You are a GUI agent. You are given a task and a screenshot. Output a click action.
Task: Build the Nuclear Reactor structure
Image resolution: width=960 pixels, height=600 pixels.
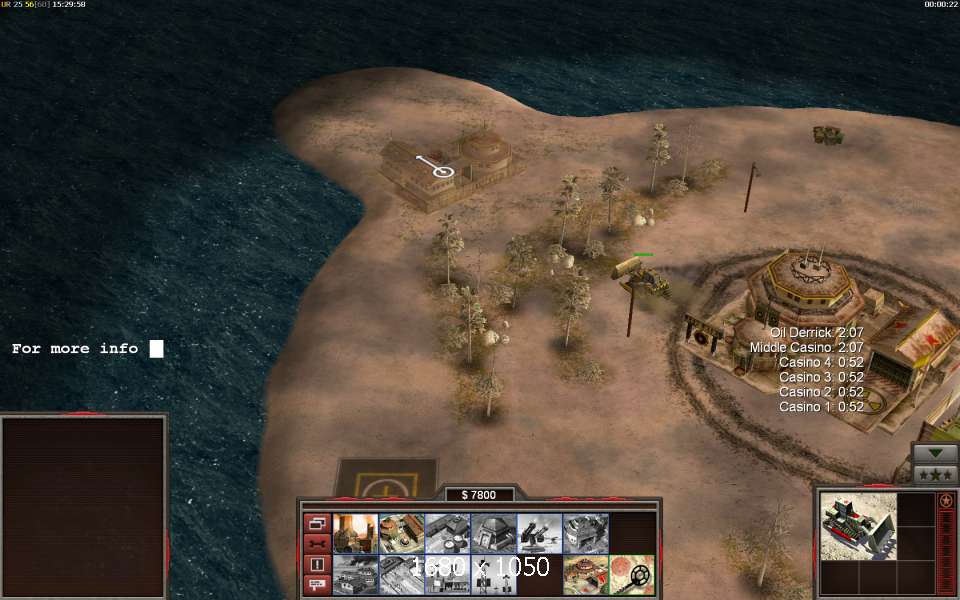coord(355,533)
